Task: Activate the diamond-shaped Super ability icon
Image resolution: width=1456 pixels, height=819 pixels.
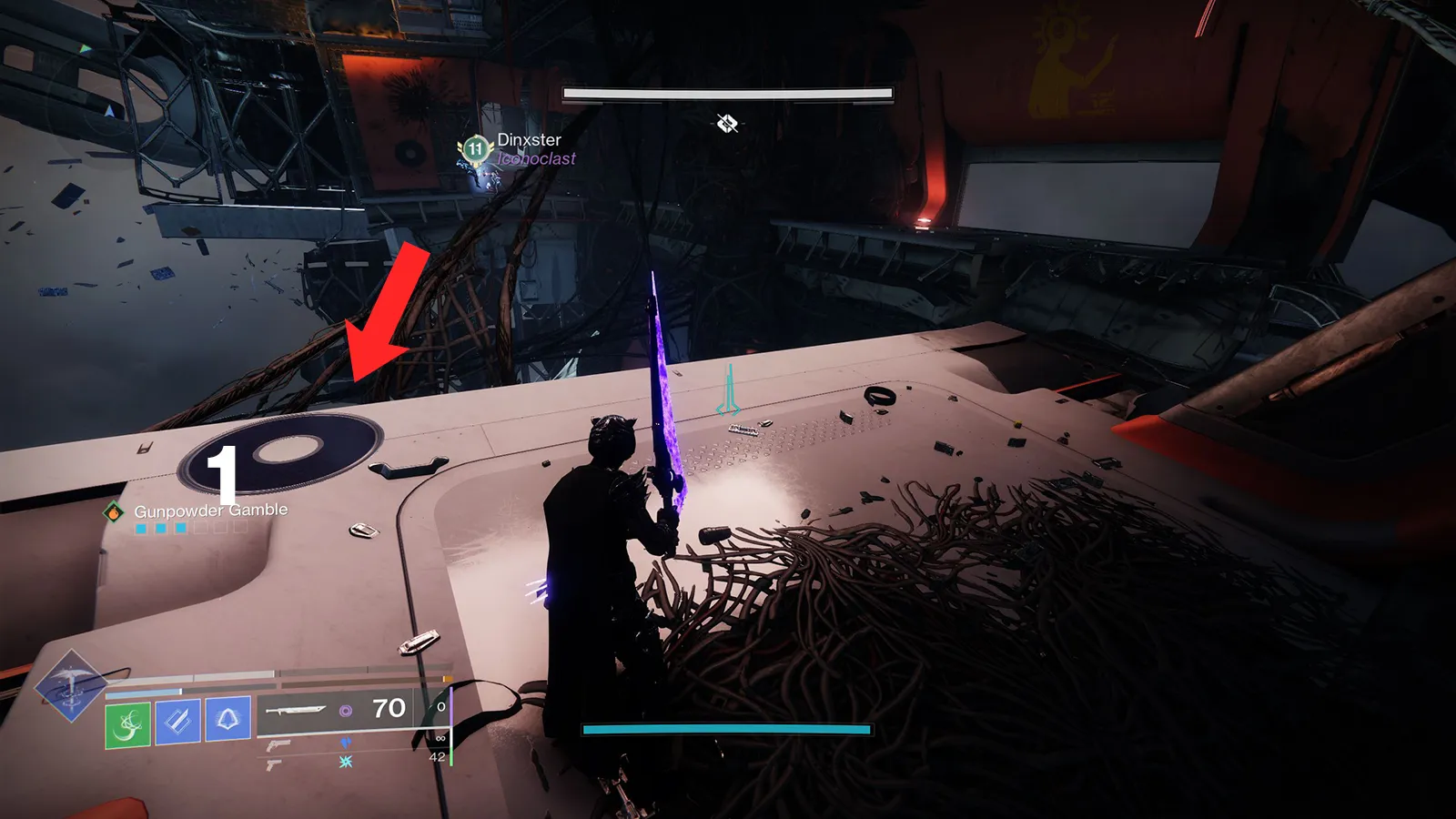Action: [x=70, y=686]
